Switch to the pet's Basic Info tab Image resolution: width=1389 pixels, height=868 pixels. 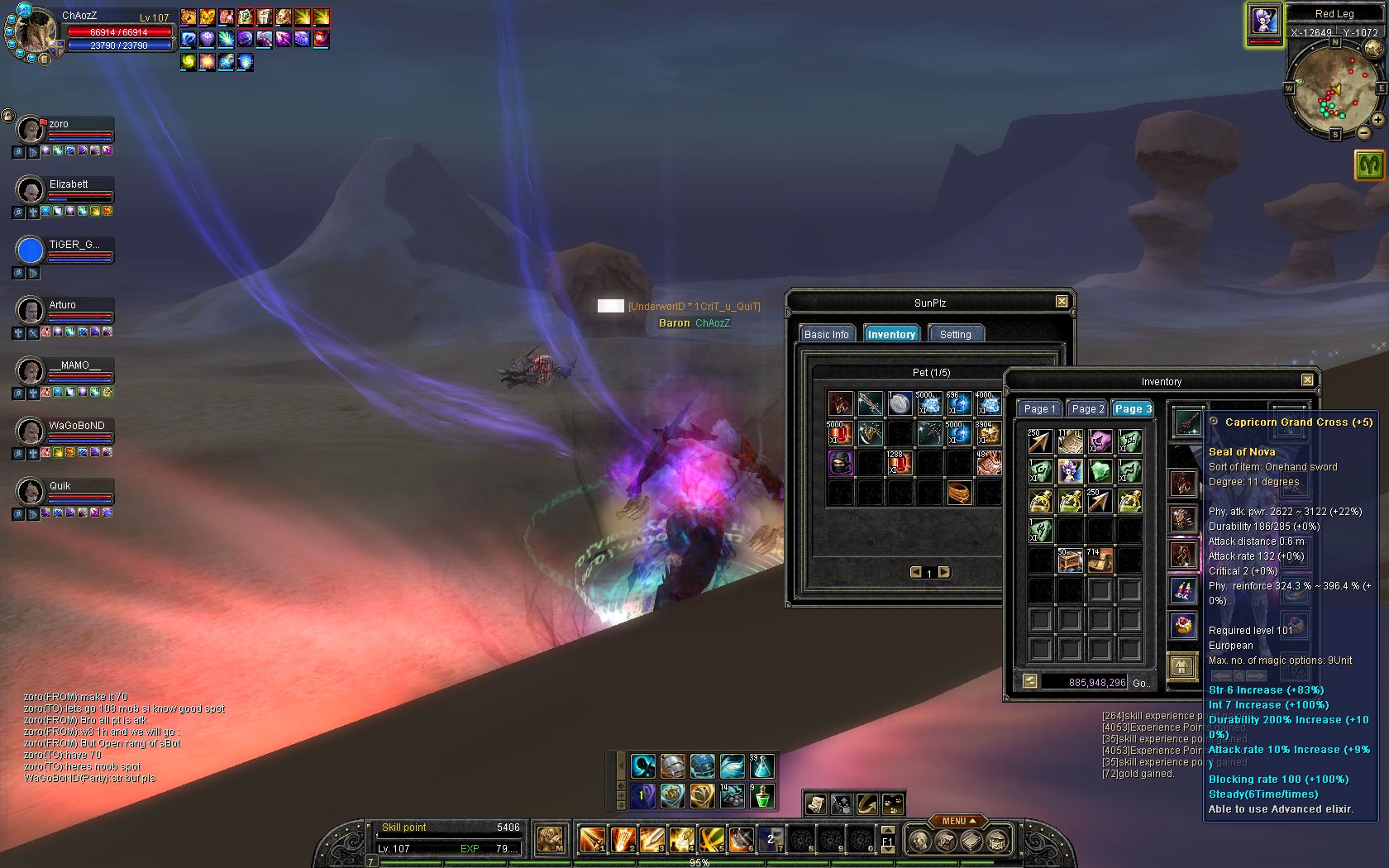826,334
